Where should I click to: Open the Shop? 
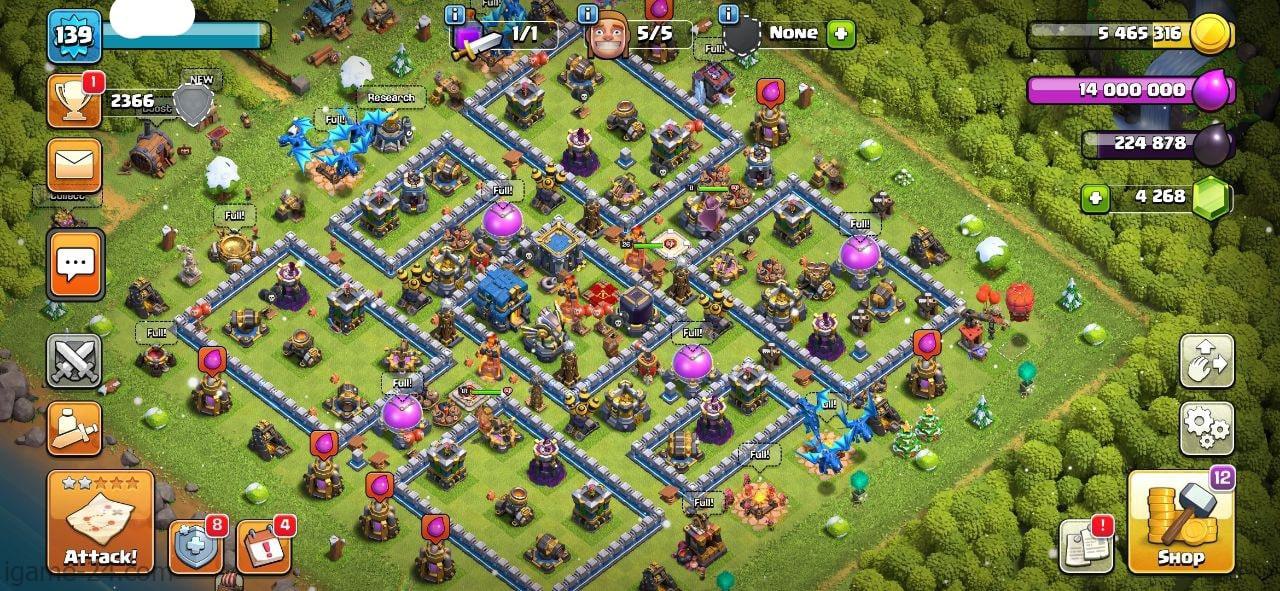coord(1181,522)
